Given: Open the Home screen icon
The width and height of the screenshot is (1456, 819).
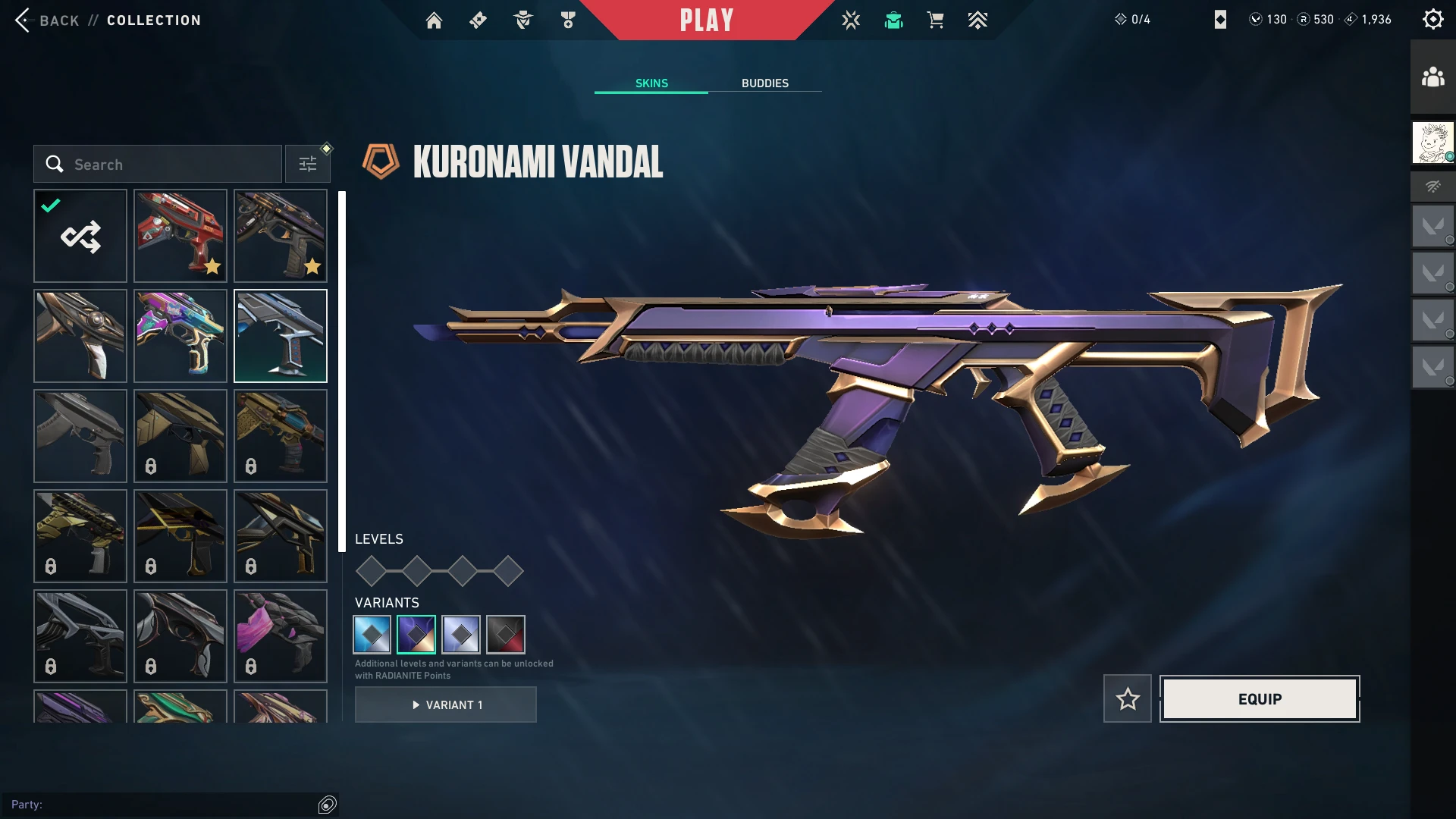Looking at the screenshot, I should [434, 20].
